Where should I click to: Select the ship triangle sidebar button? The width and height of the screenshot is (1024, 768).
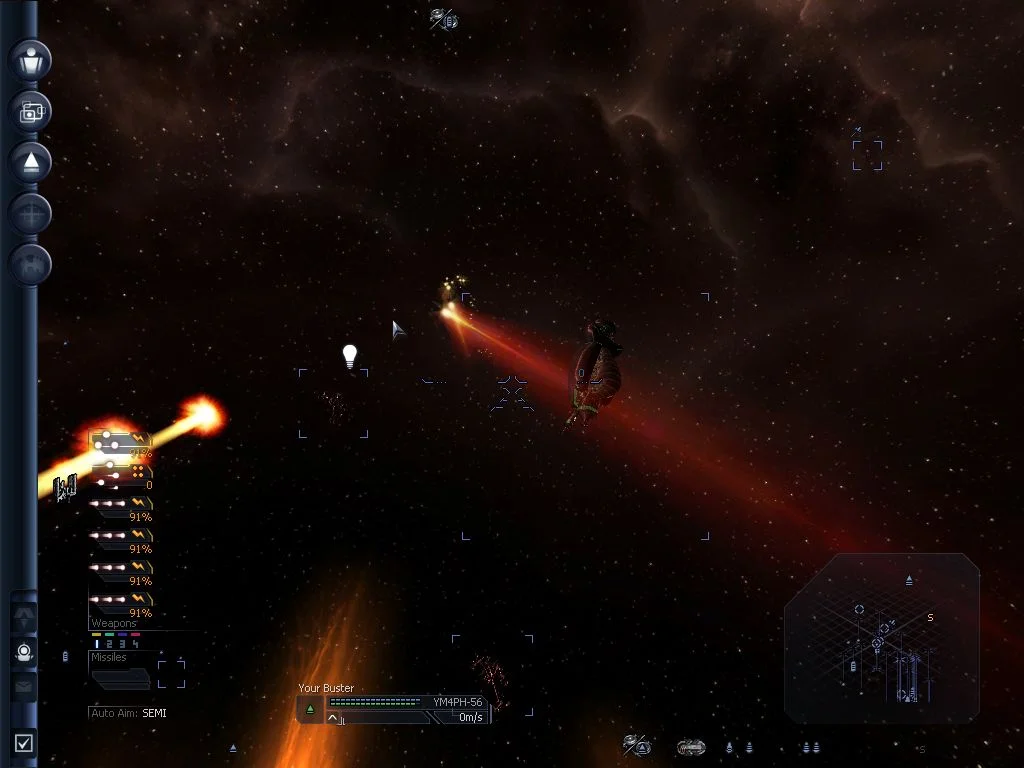(30, 162)
